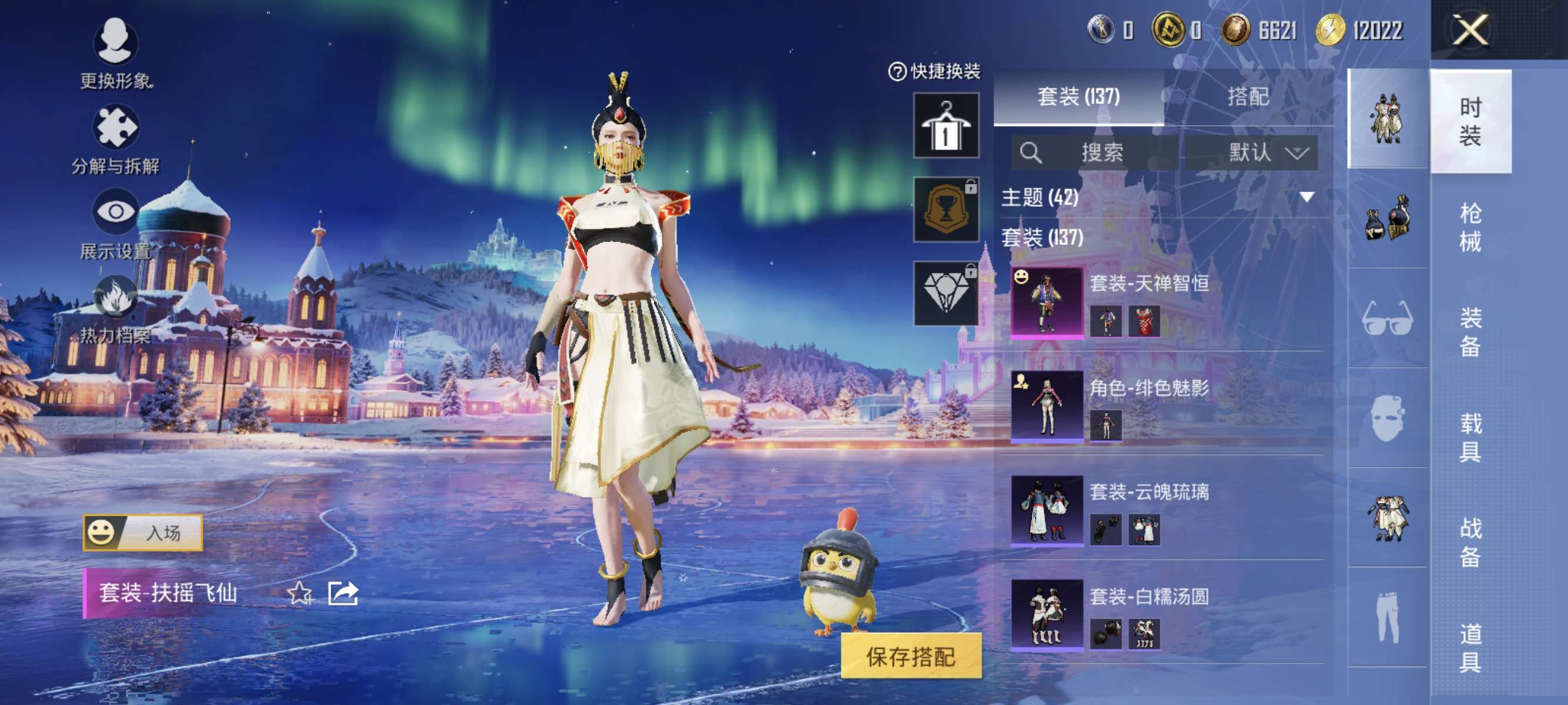Select the glasses accessory category icon

[x=1387, y=318]
